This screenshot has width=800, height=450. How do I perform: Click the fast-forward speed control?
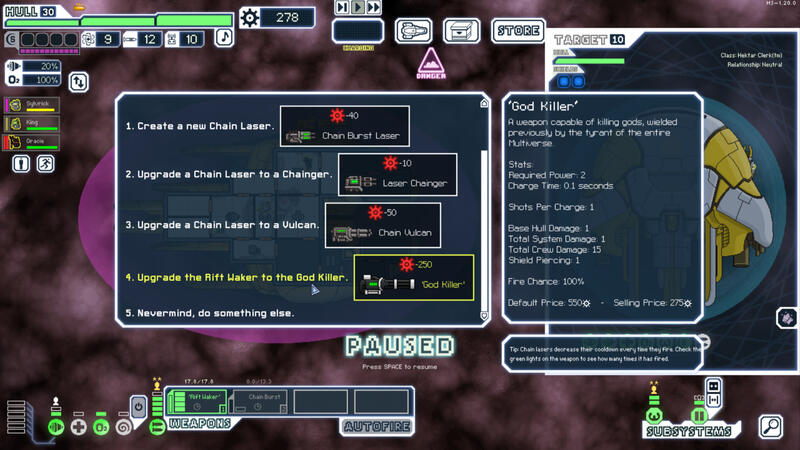click(374, 8)
